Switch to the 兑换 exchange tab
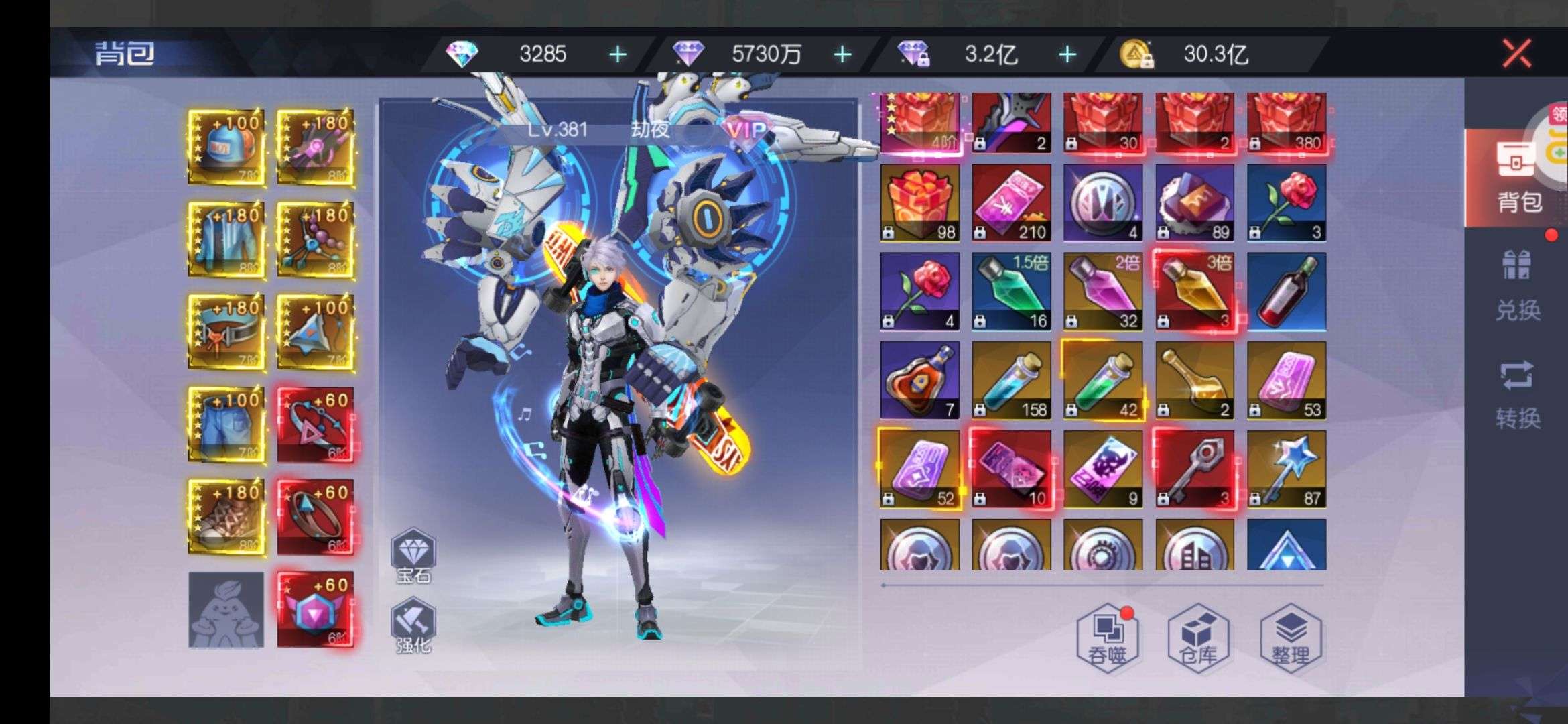1568x724 pixels. click(1517, 286)
